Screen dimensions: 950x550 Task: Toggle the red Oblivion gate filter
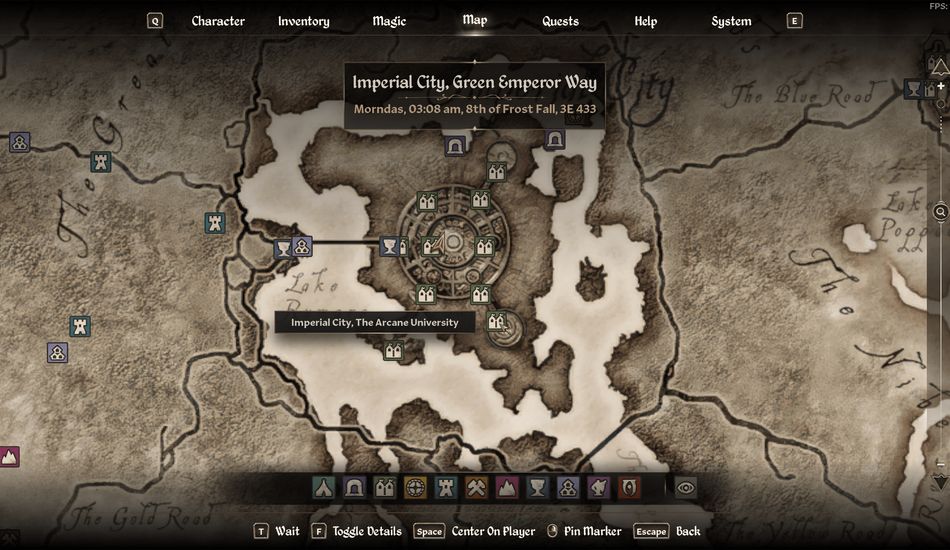[629, 488]
